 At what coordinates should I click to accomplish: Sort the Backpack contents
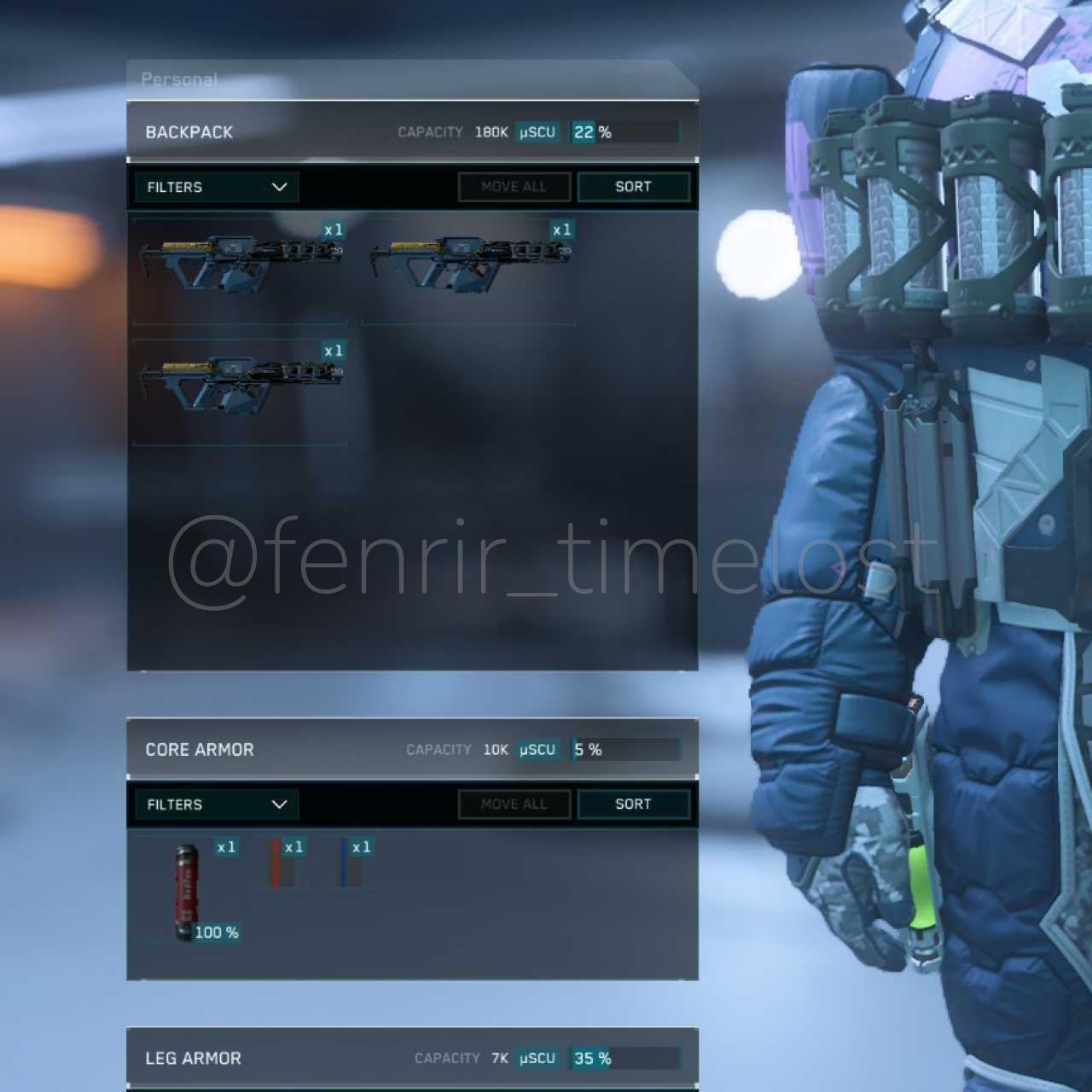(633, 187)
